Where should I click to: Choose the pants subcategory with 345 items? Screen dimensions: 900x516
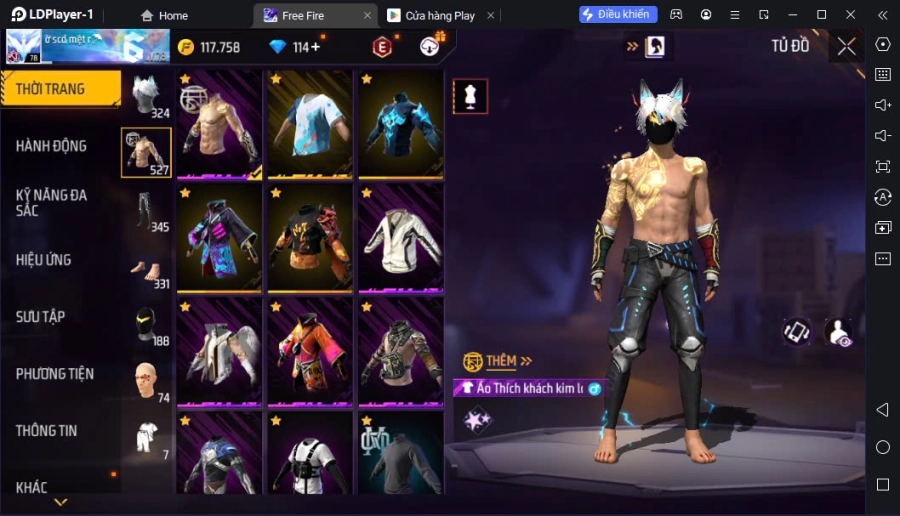coord(146,210)
